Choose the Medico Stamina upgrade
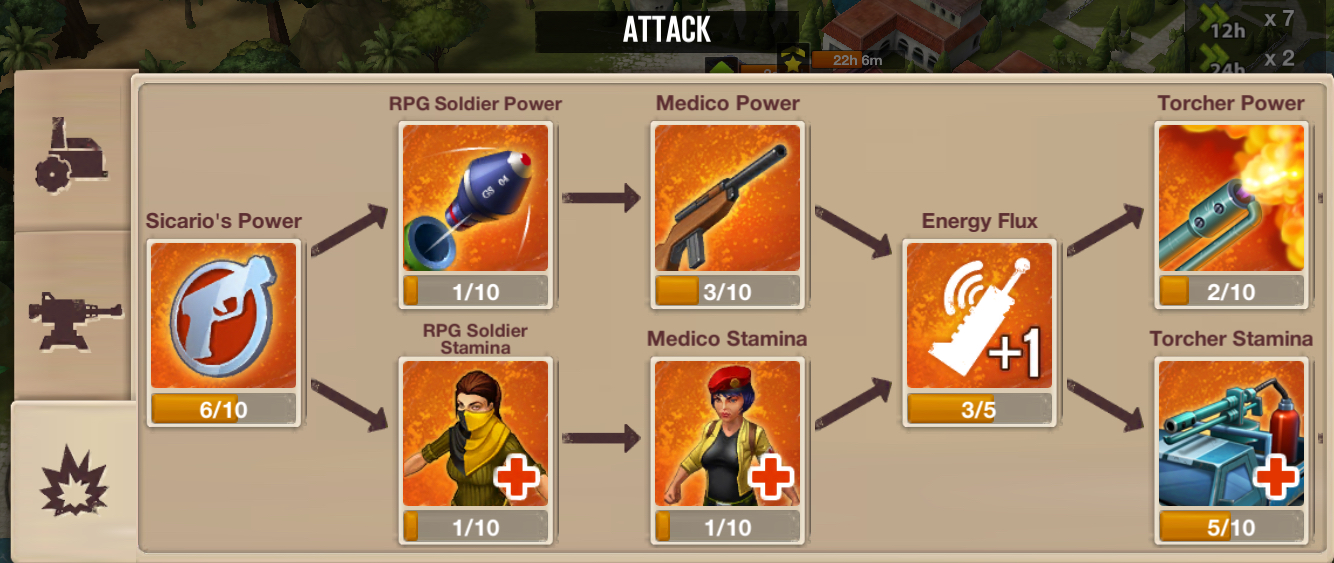The width and height of the screenshot is (1334, 563). pyautogui.click(x=727, y=433)
